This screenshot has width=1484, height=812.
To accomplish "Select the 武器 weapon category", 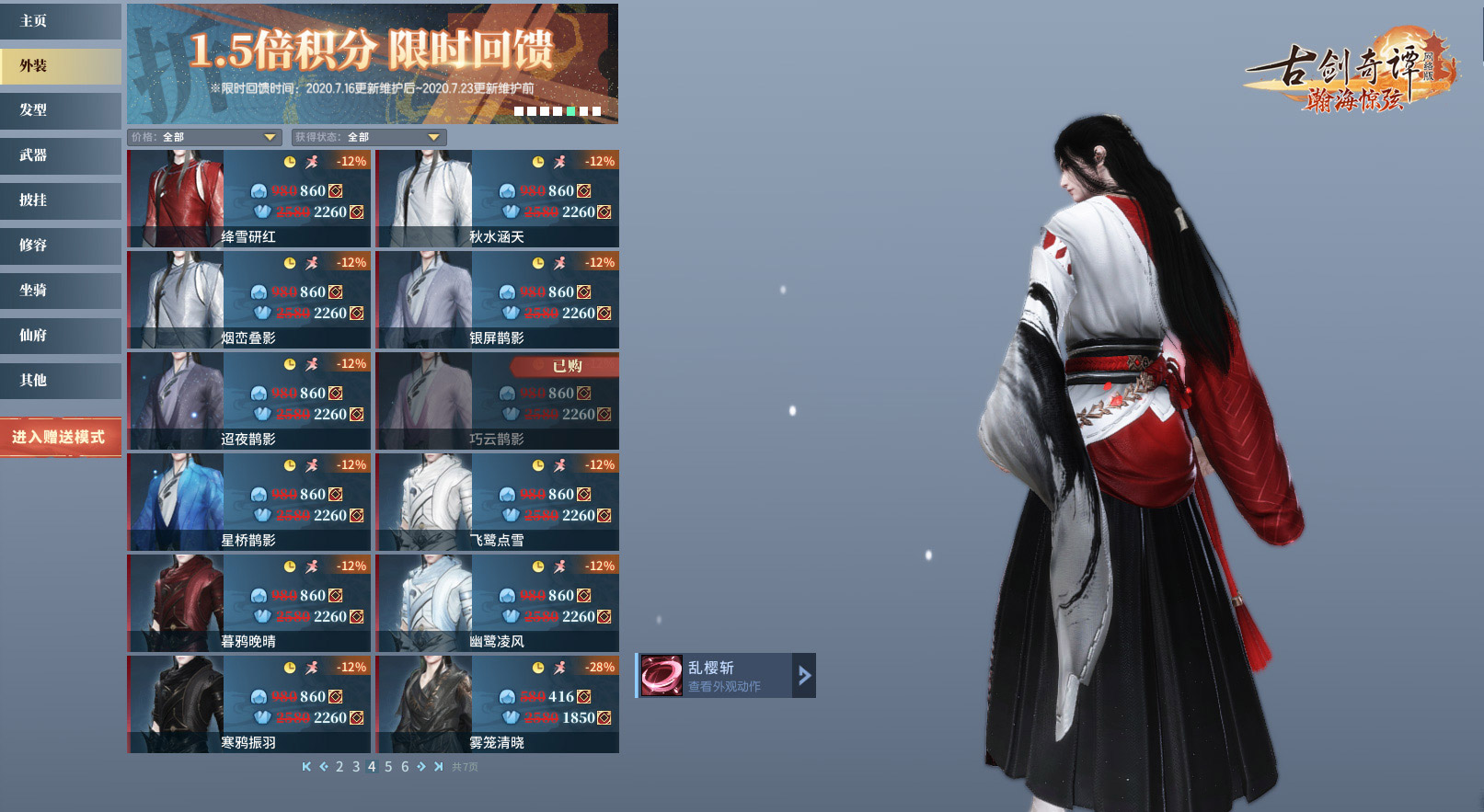I will tap(60, 155).
